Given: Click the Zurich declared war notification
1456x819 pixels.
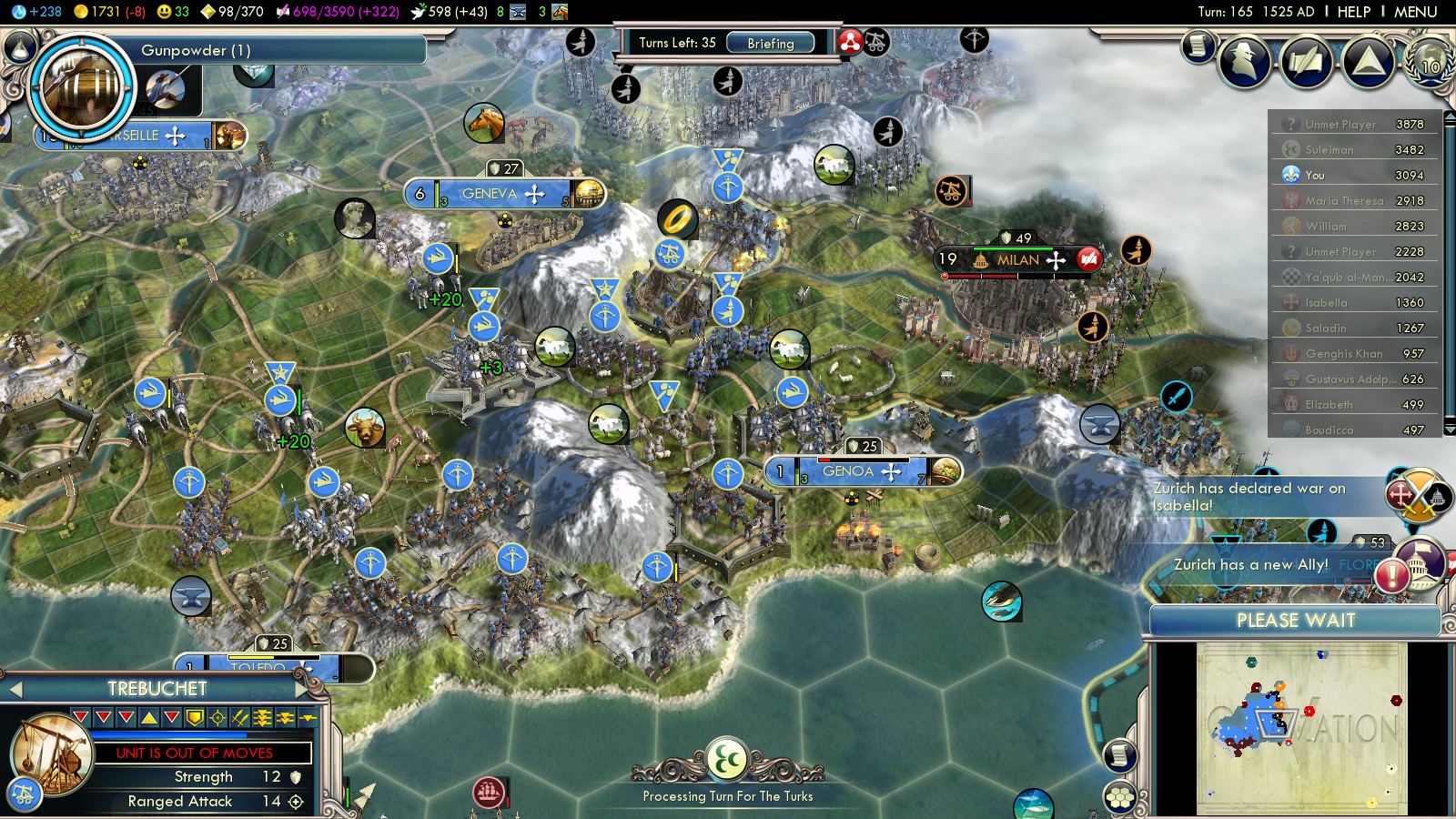Looking at the screenshot, I should point(1249,497).
